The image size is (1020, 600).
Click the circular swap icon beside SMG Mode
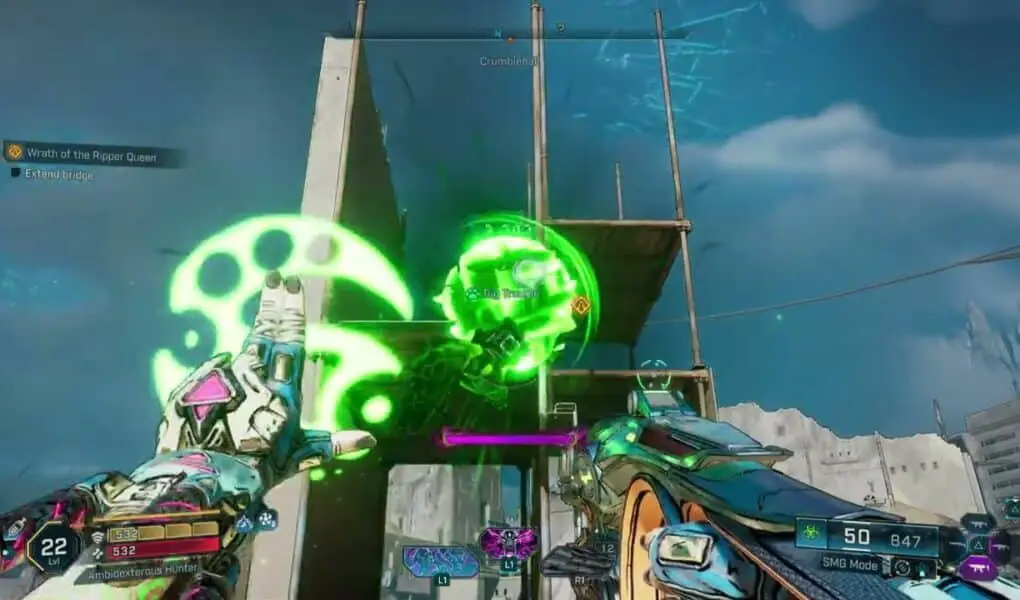(904, 566)
